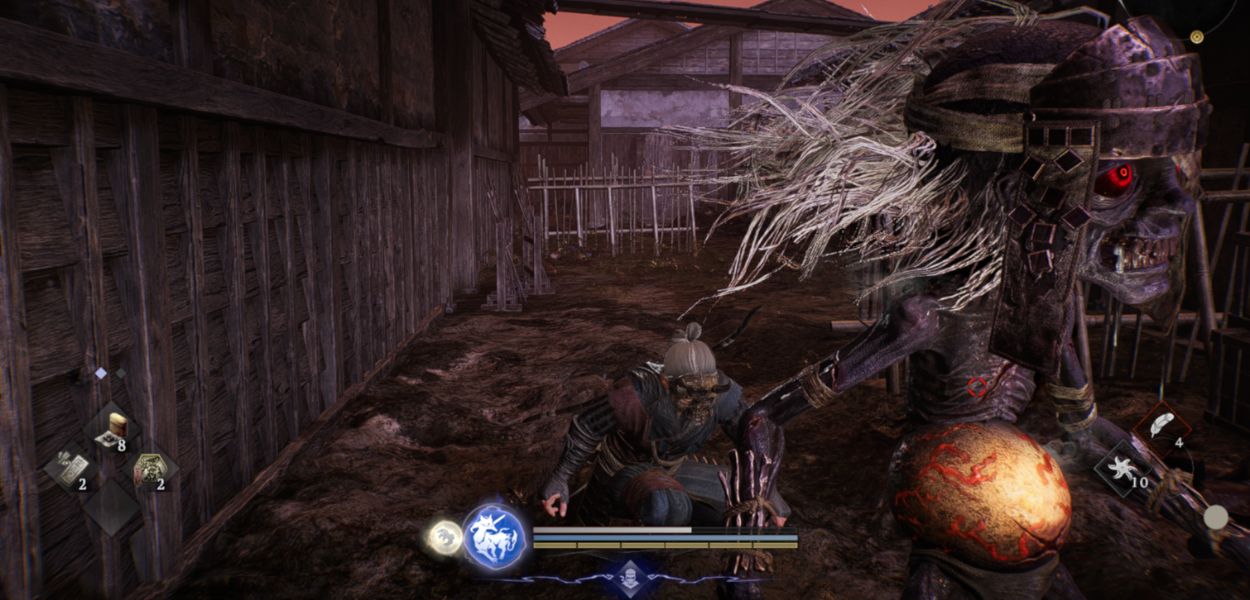
Task: Activate the blue unicorn guardian spirit icon
Action: point(495,537)
